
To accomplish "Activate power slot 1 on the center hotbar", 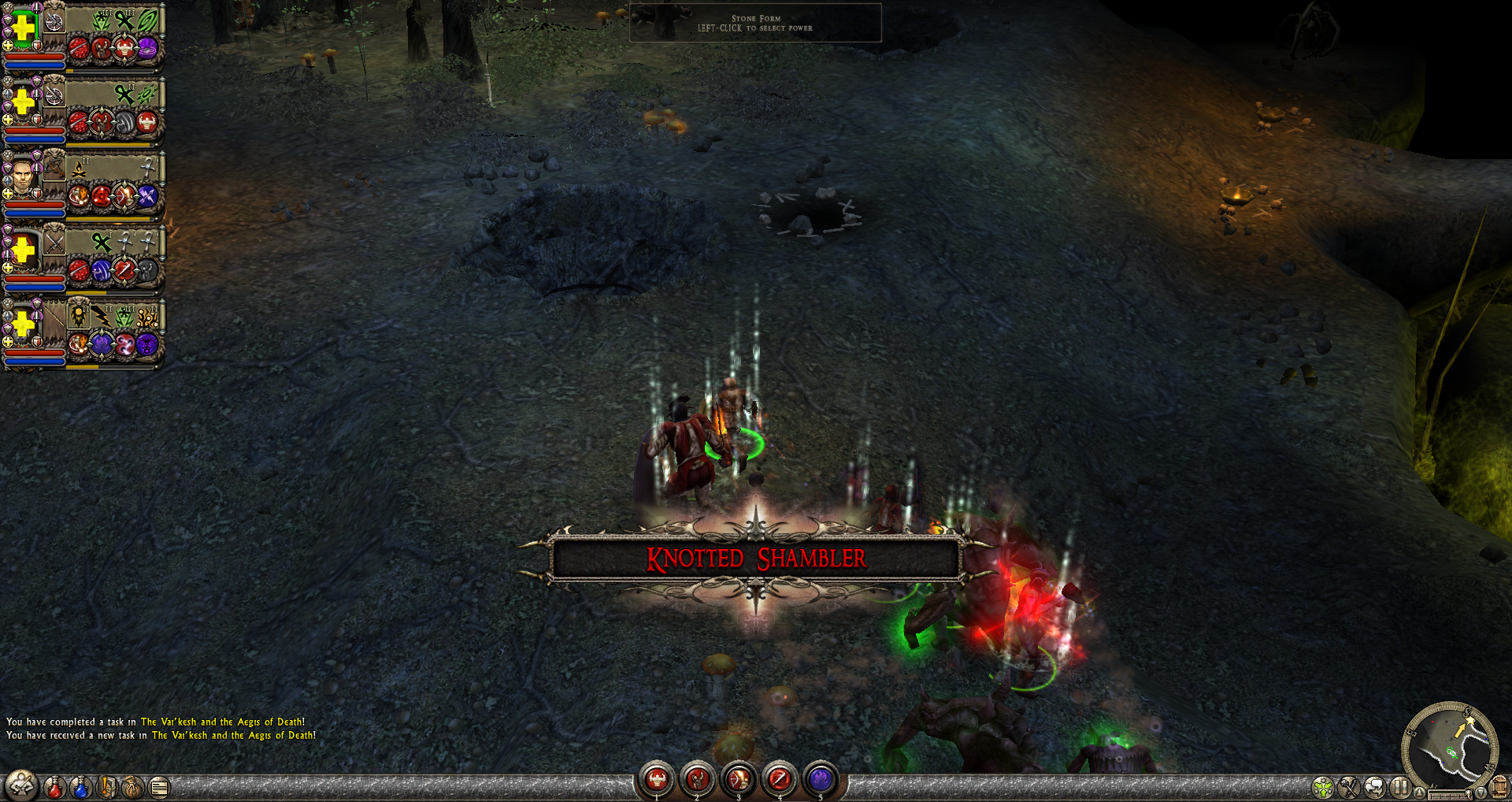I will click(656, 779).
